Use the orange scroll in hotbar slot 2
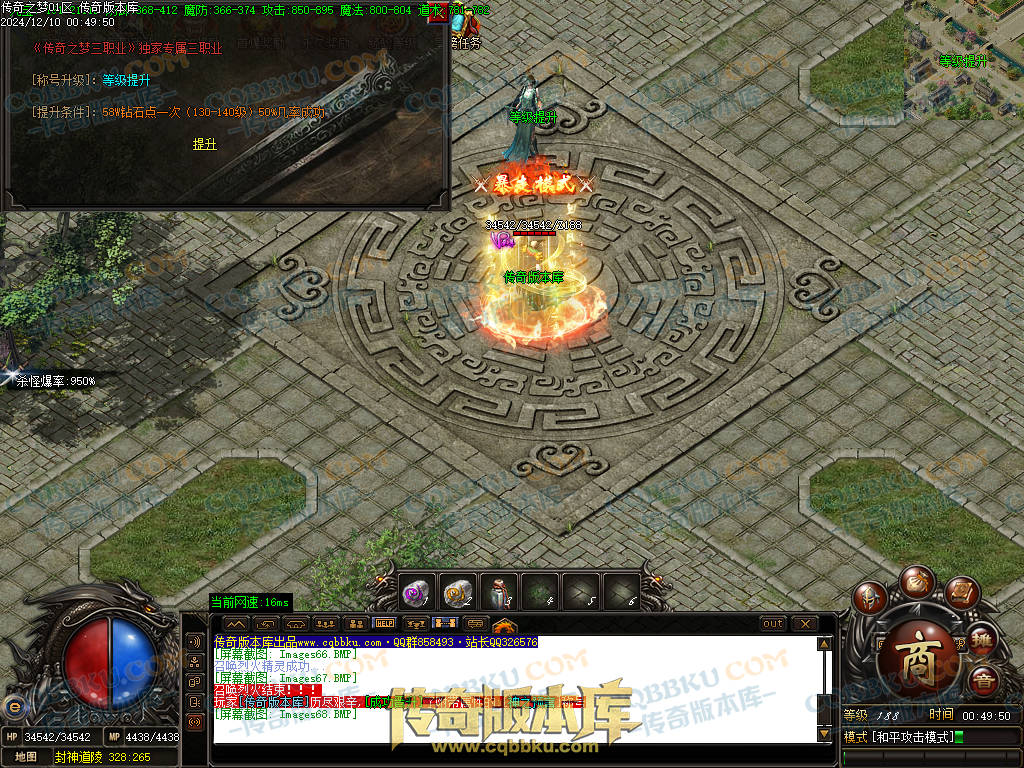Image resolution: width=1024 pixels, height=768 pixels. click(x=457, y=592)
